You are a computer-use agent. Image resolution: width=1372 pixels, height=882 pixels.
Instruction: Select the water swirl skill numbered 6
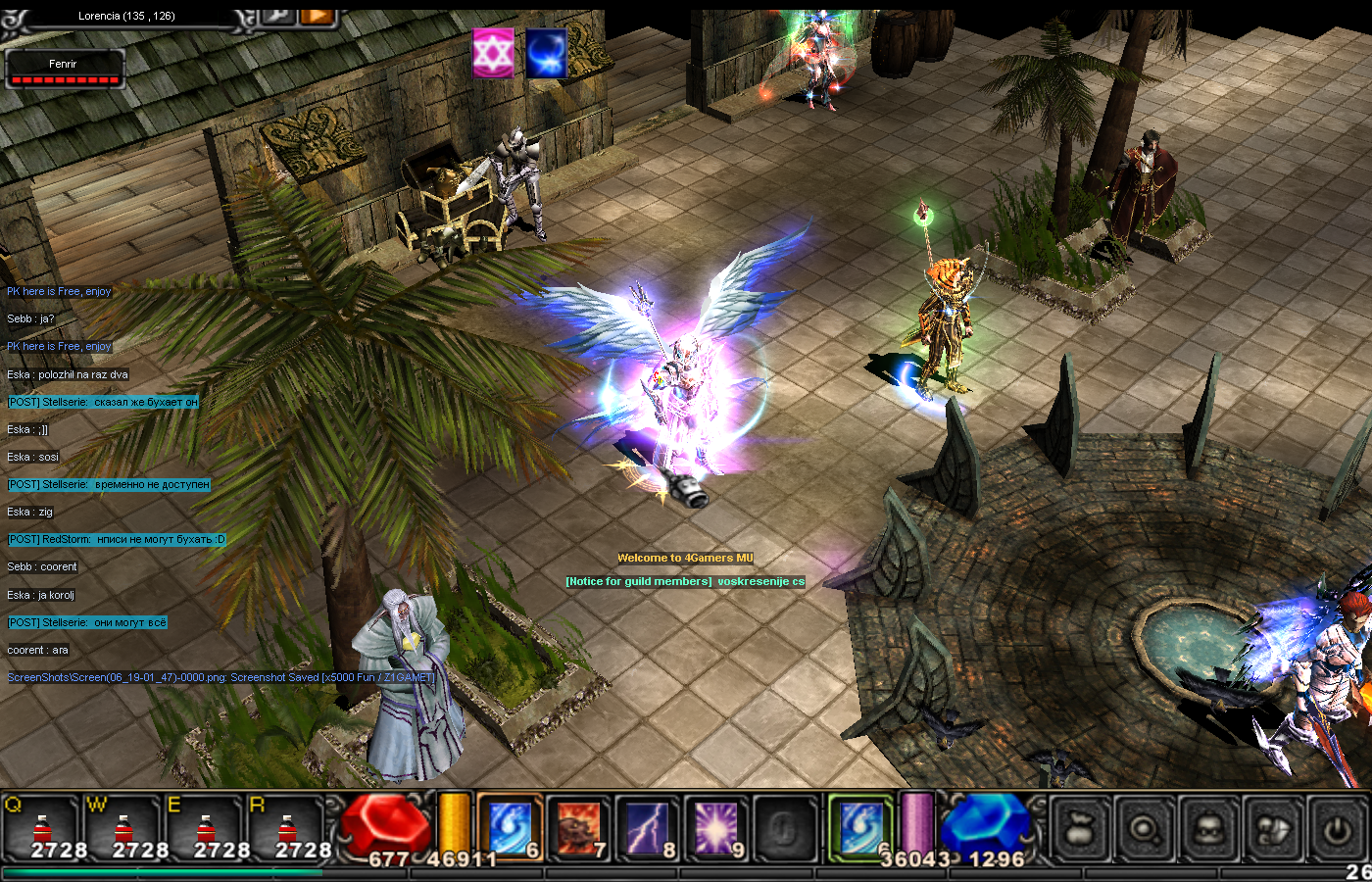tap(510, 827)
